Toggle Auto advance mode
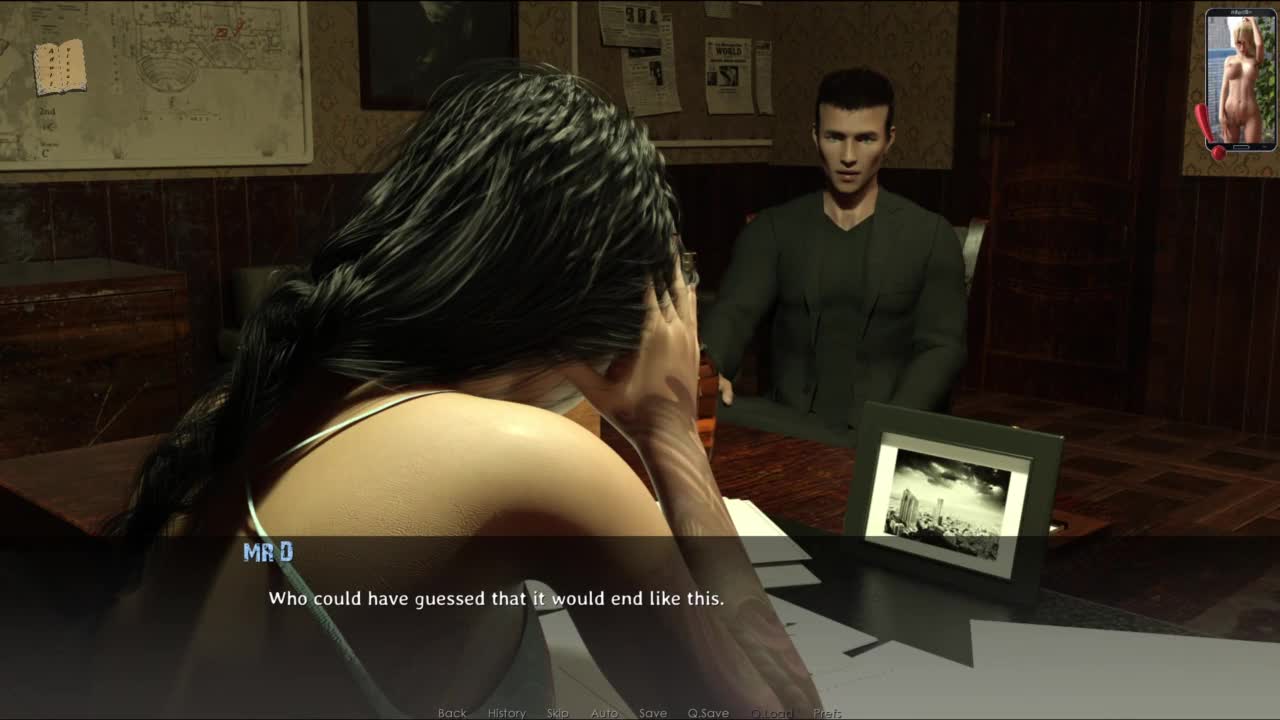This screenshot has width=1280, height=720. tap(604, 713)
